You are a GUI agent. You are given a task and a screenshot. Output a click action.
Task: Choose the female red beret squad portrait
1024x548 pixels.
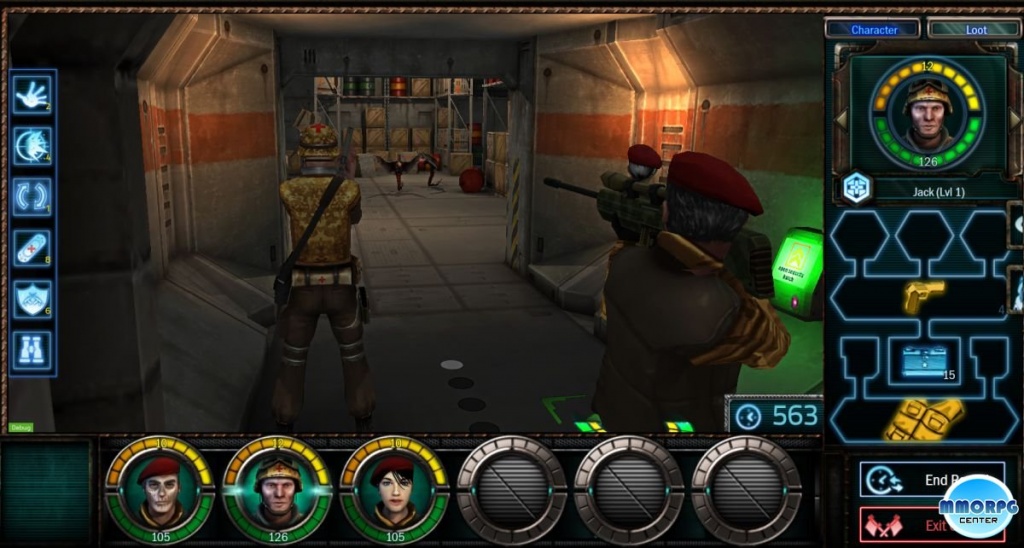(394, 489)
